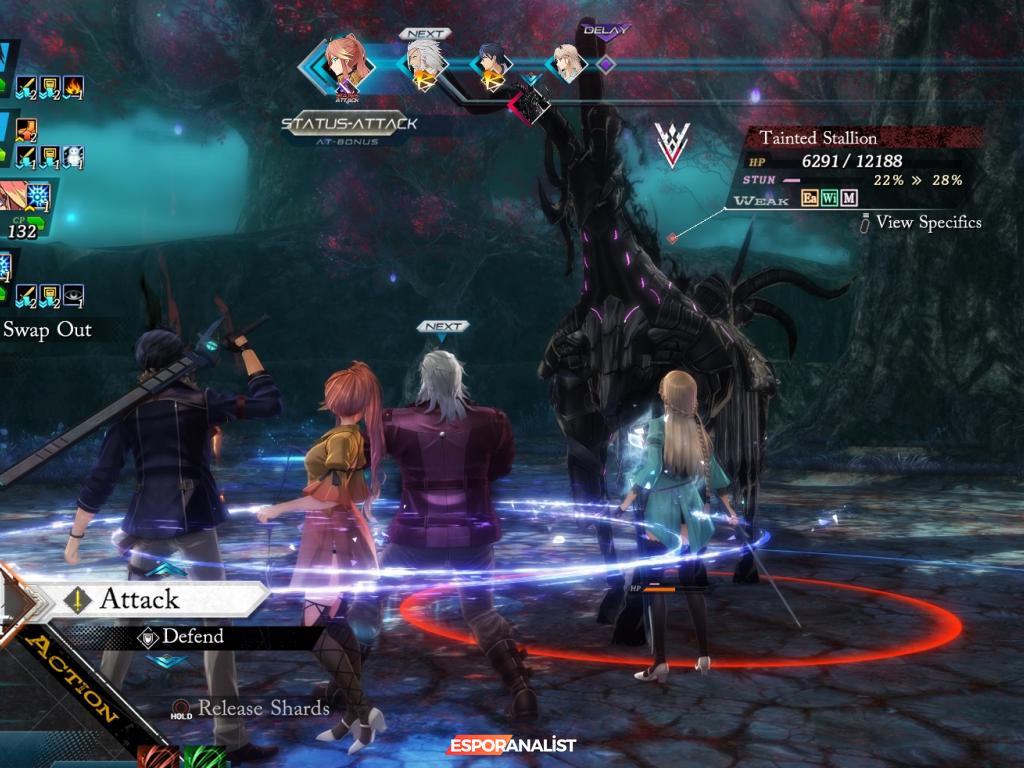1024x768 pixels.
Task: Click the earth weakness icon
Action: click(810, 199)
